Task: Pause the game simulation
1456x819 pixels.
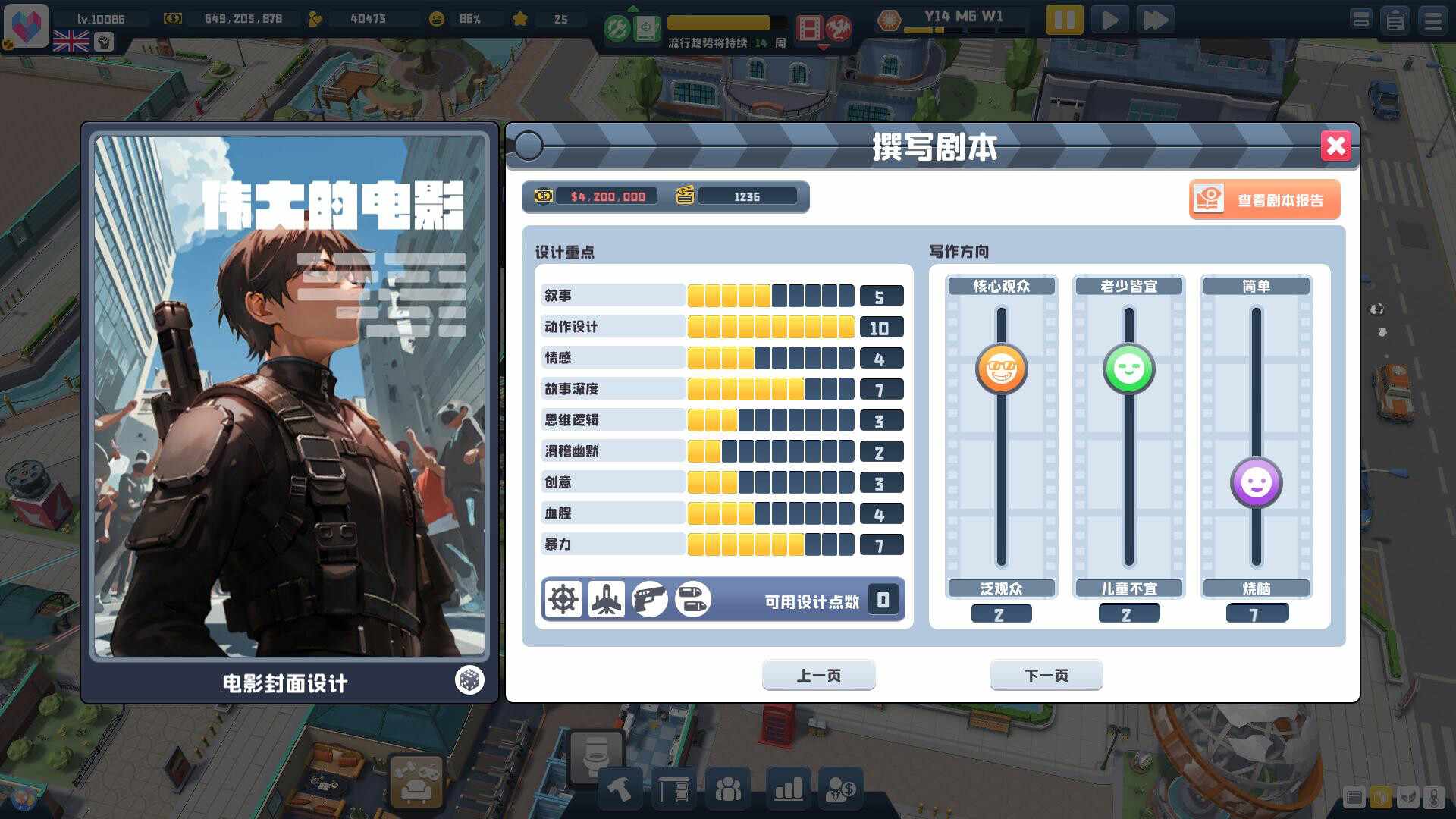Action: click(1065, 19)
